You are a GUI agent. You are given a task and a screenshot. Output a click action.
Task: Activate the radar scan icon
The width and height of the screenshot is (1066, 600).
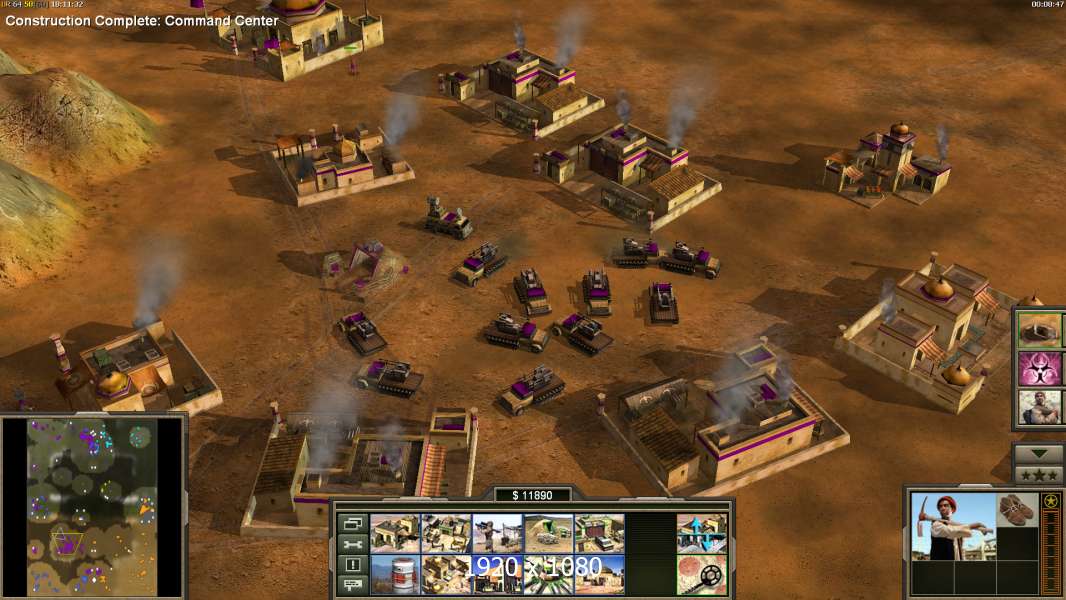tap(701, 574)
